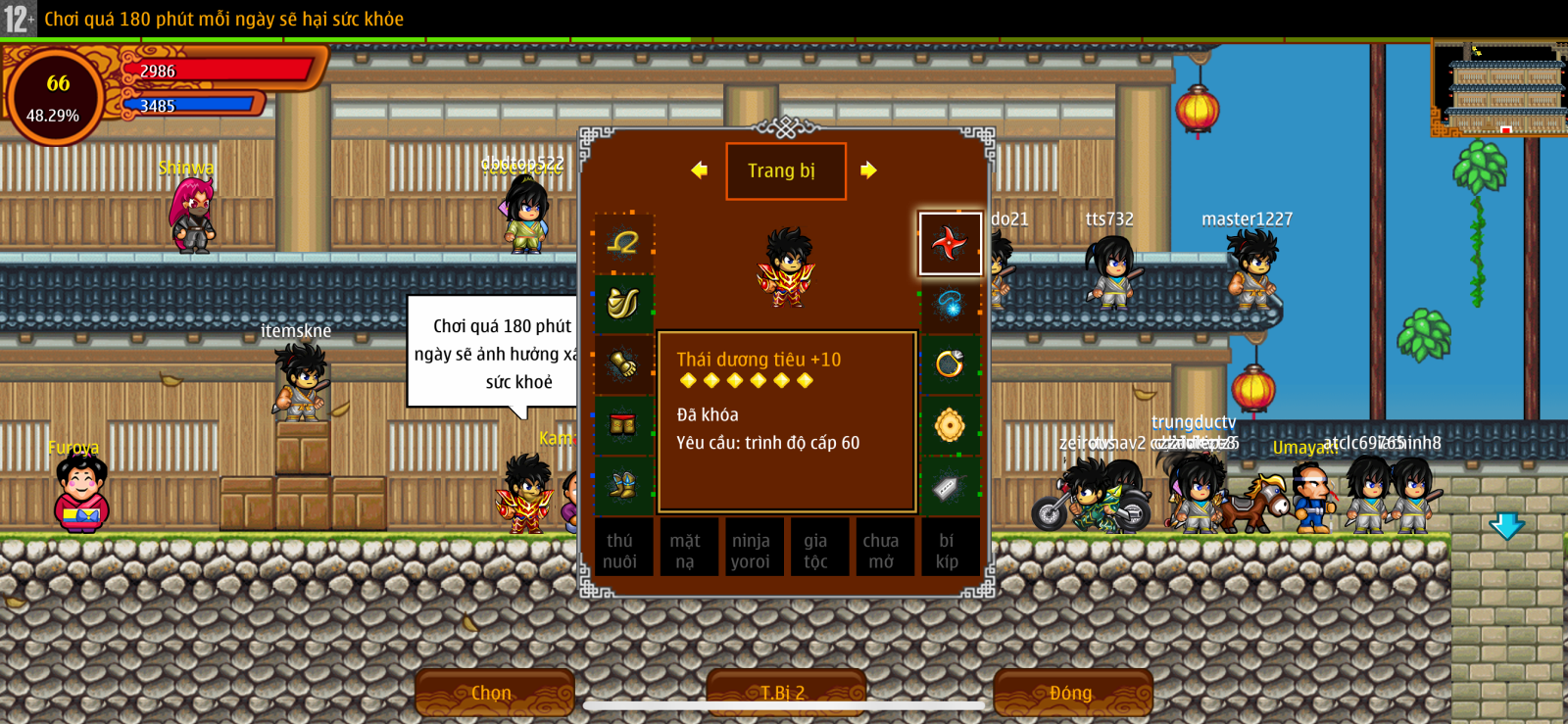Open the bí kíp slot

pos(947,550)
